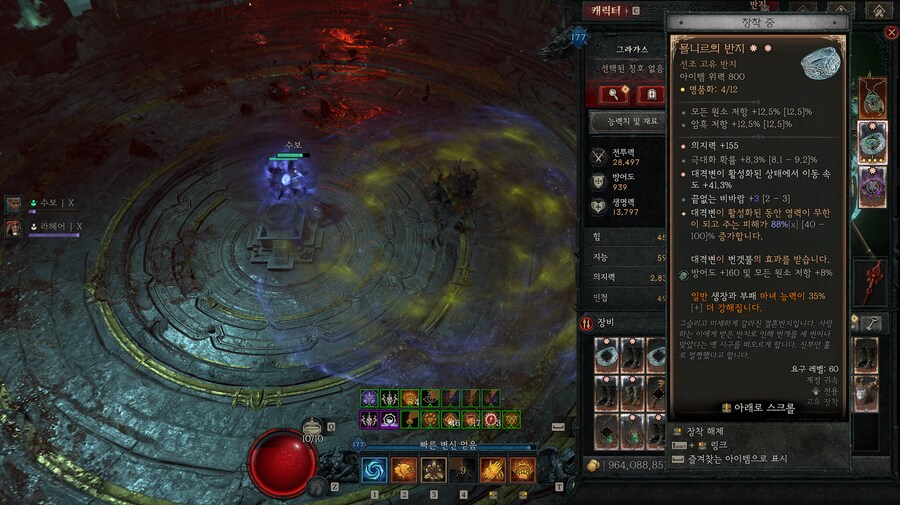Close the character panel with the red X

click(x=891, y=33)
